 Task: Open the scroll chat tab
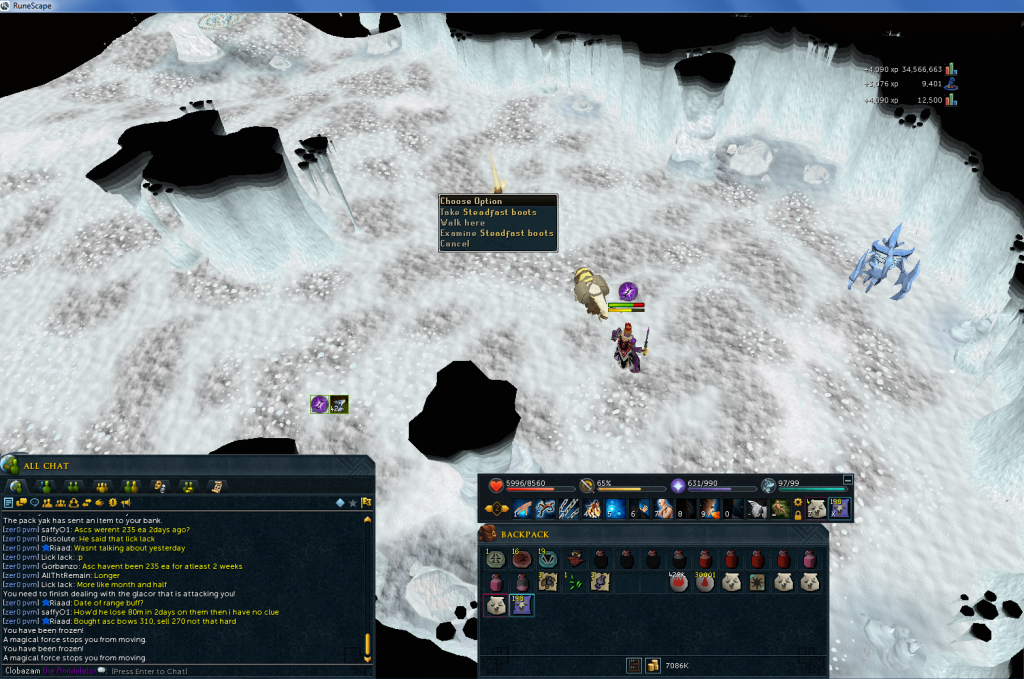tap(216, 486)
